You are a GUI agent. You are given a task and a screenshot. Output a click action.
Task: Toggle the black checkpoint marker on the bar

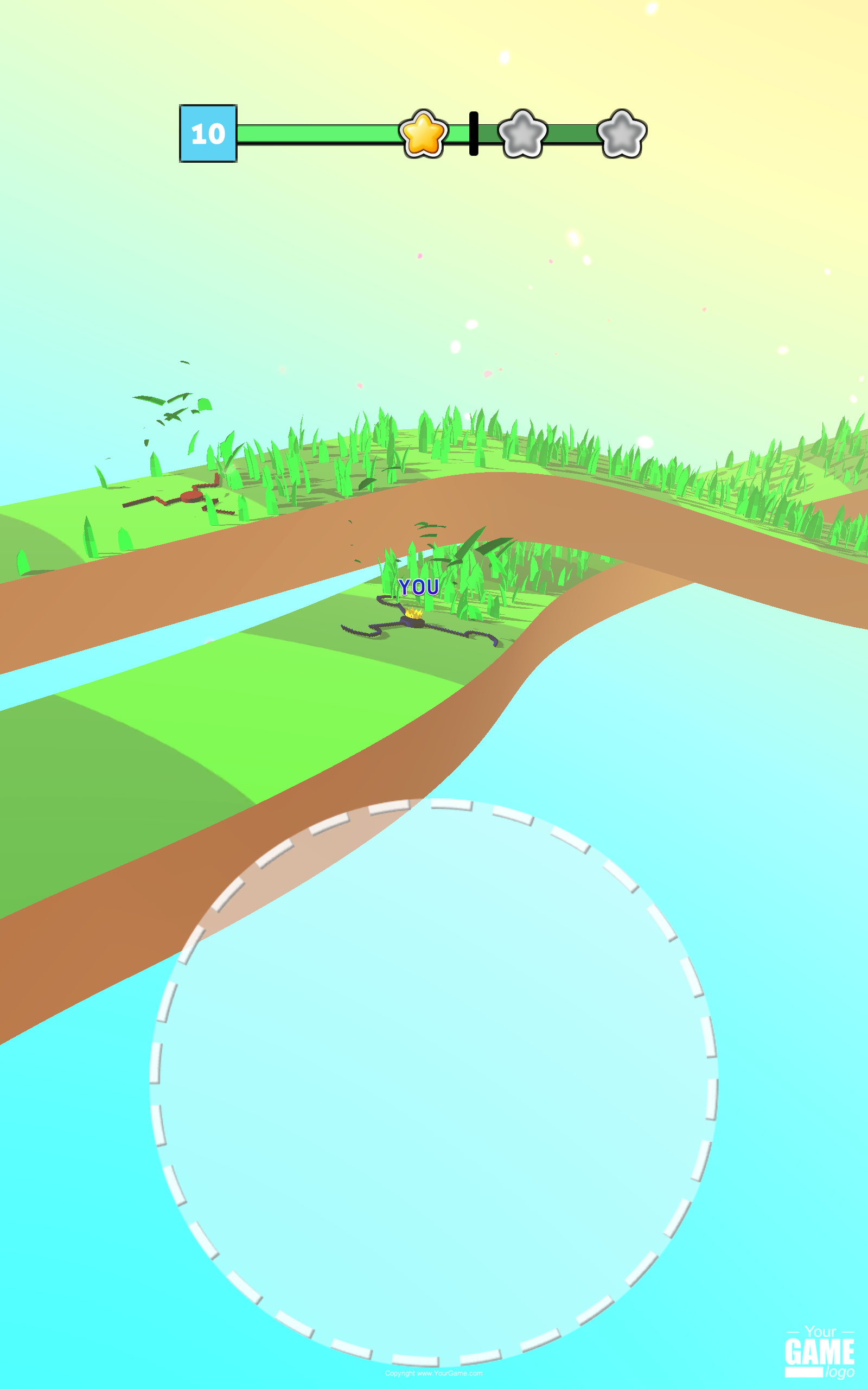coord(474,133)
